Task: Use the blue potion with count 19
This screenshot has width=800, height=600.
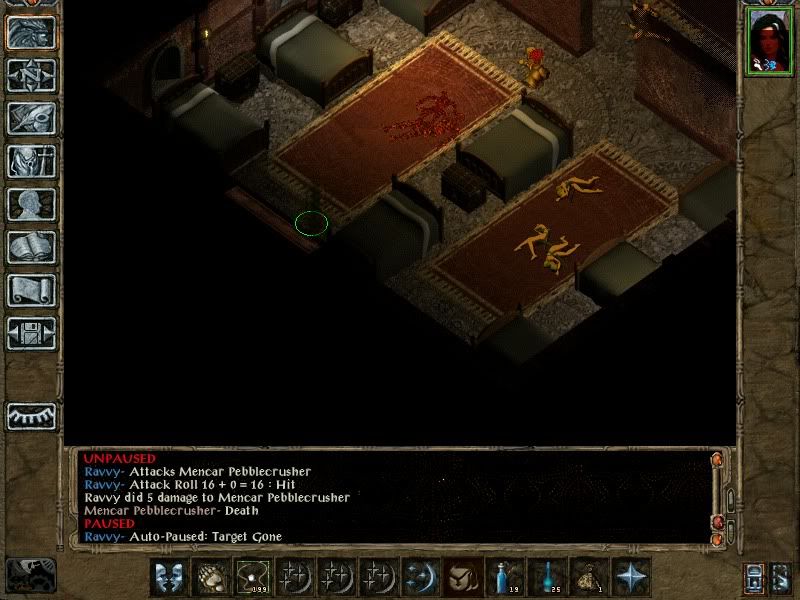Action: 505,577
